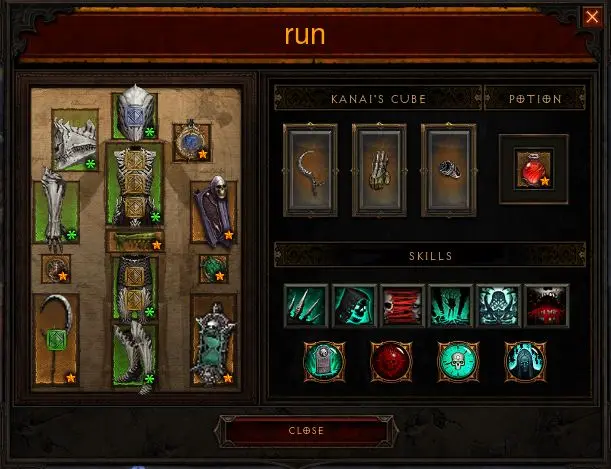Select the tombstone passive skill
This screenshot has width=611, height=469.
point(322,360)
